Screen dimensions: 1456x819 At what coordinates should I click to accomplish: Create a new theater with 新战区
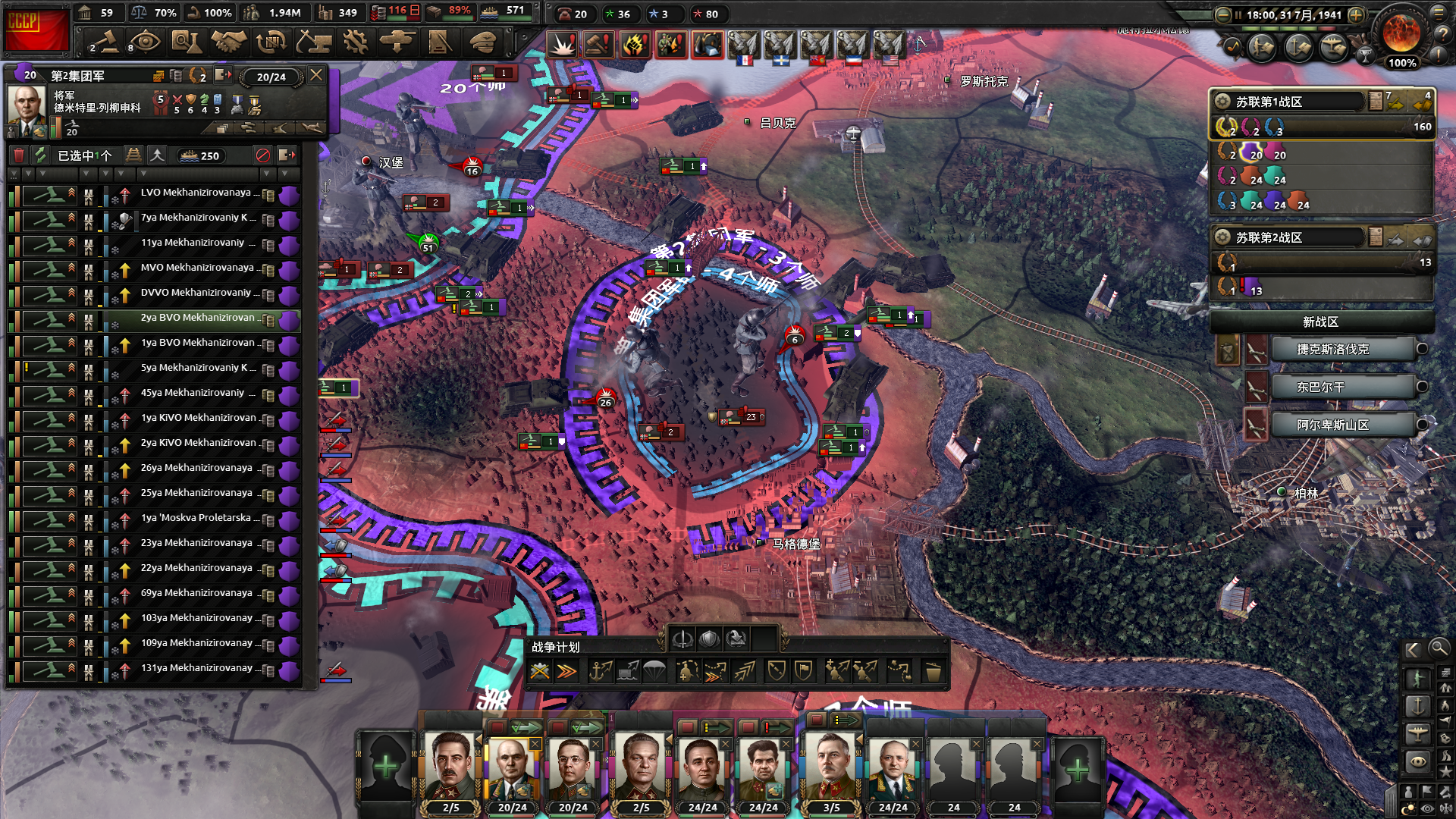pos(1320,322)
